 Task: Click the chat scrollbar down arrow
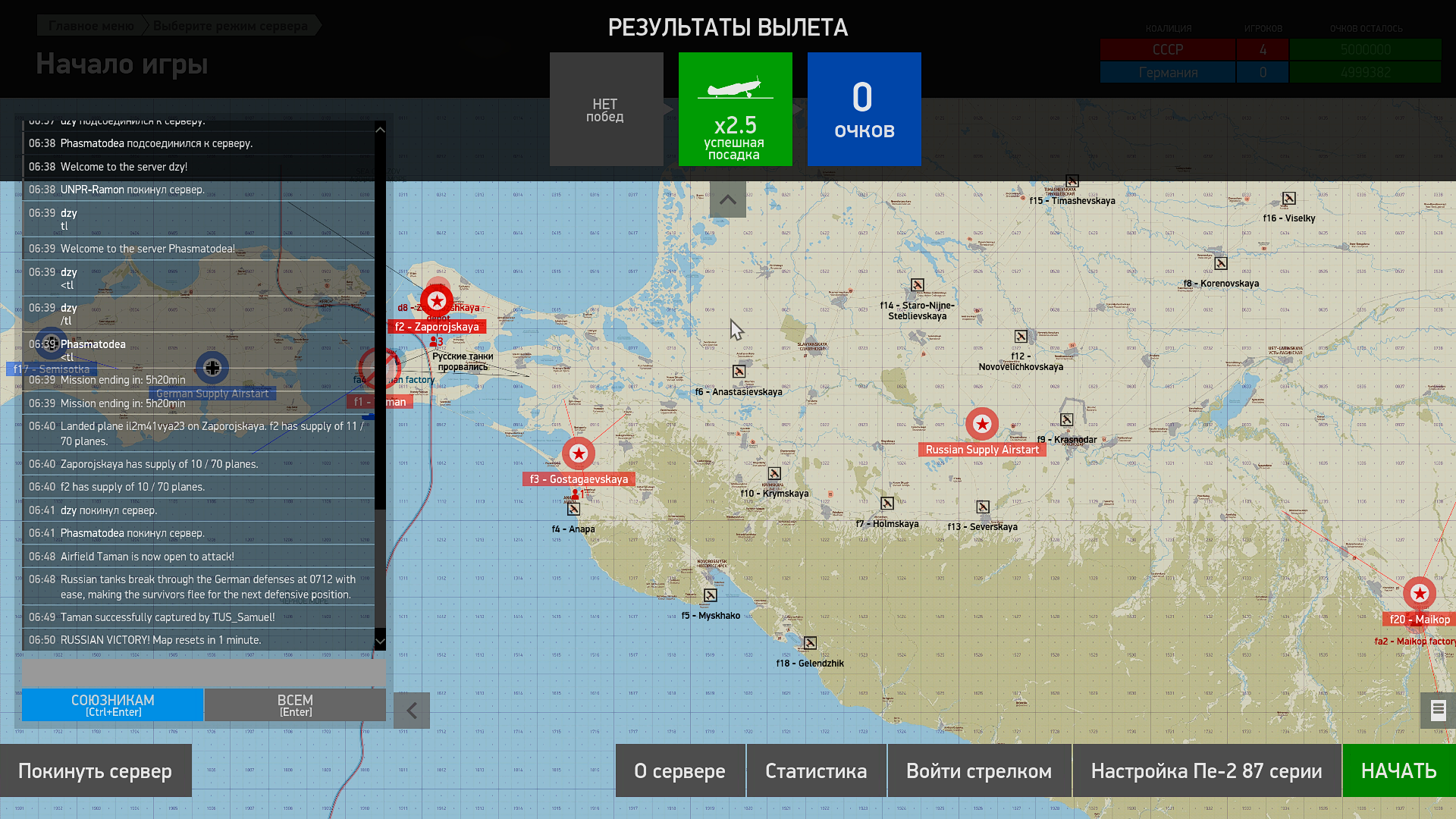(x=380, y=642)
